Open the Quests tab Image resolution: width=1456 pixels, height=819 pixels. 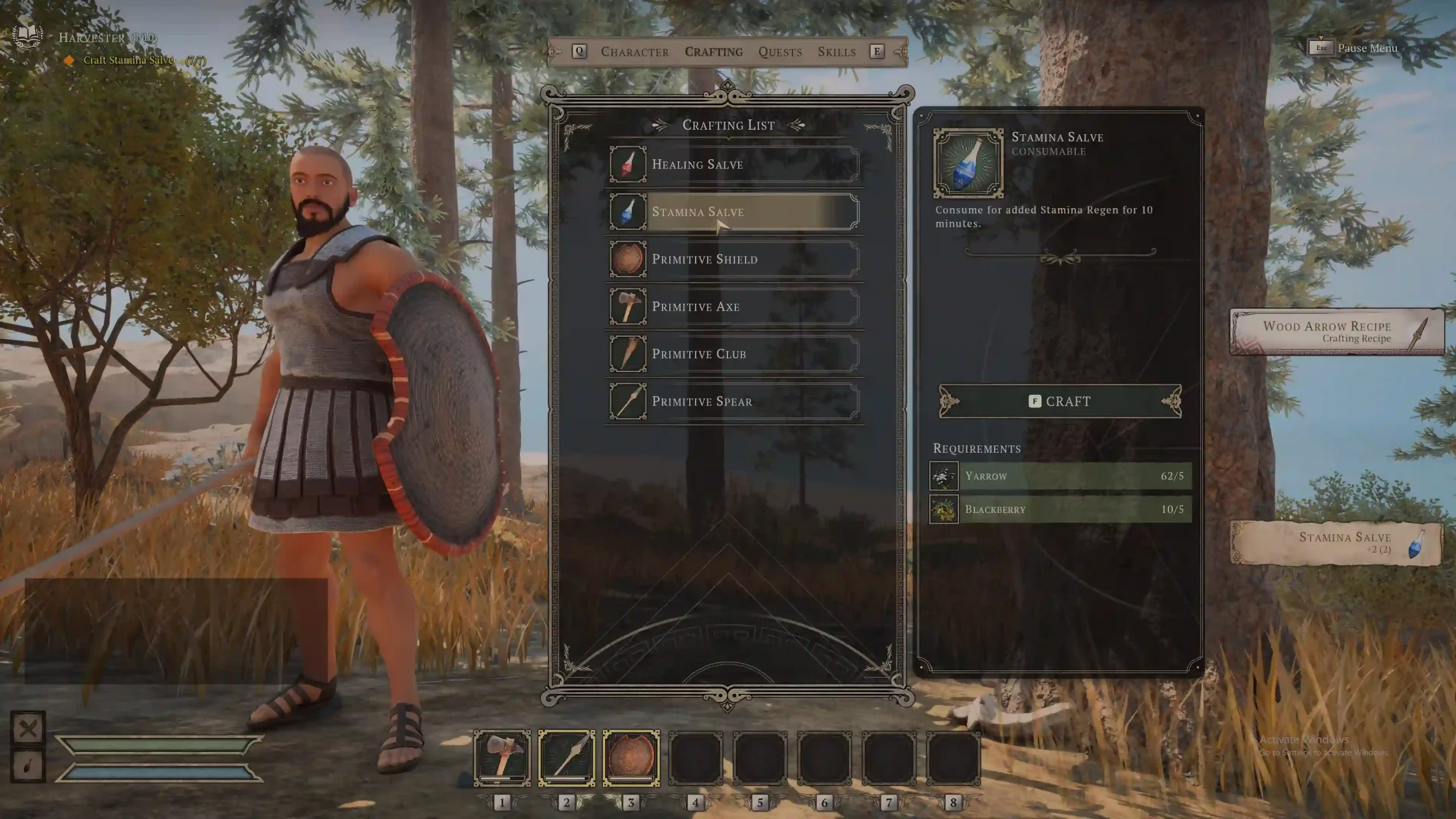(x=780, y=52)
